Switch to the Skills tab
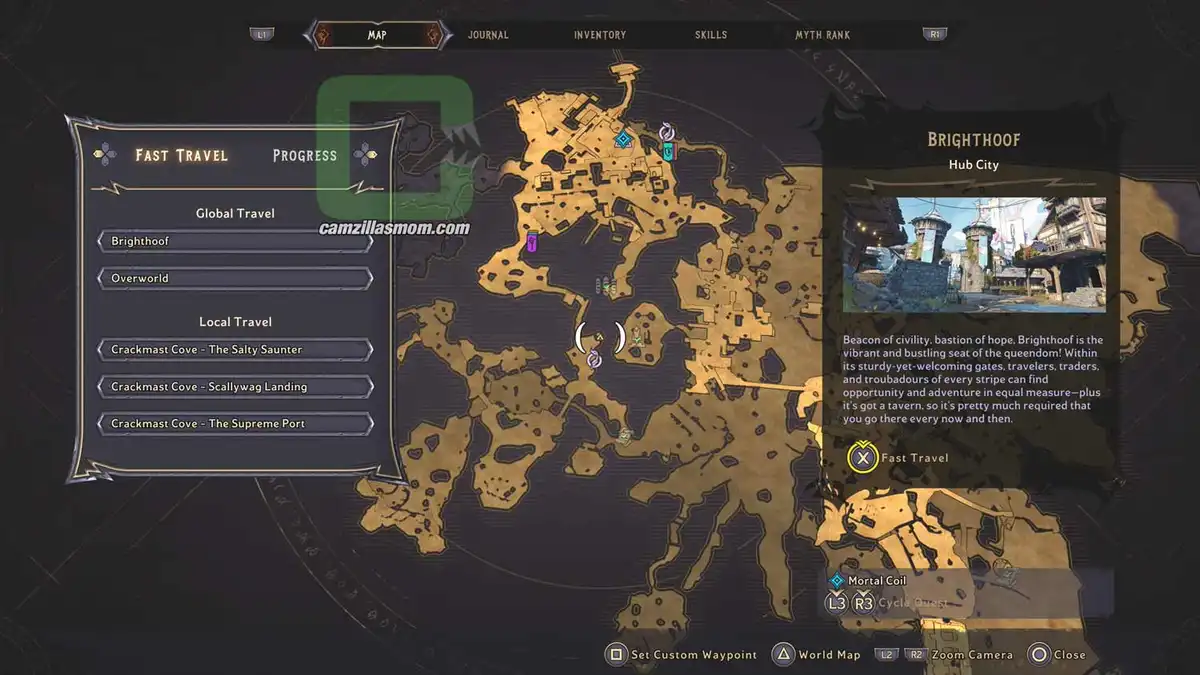The height and width of the screenshot is (675, 1200). (x=711, y=35)
